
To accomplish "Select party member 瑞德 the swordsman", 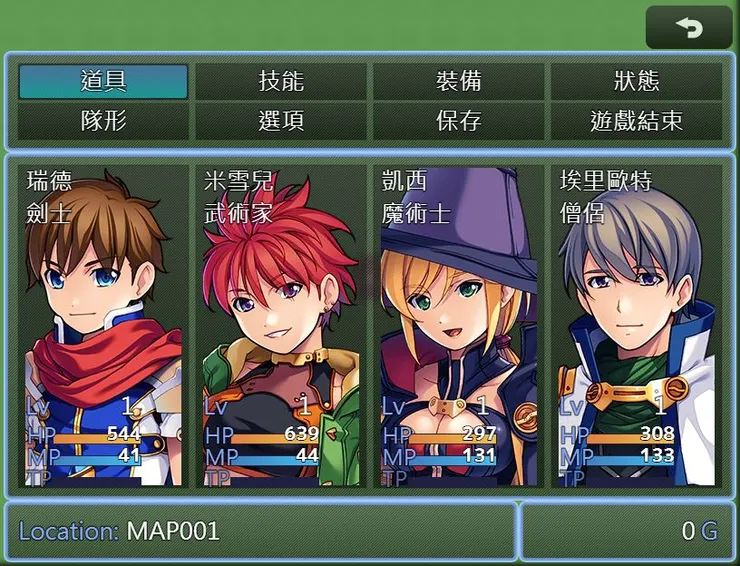I will tap(103, 325).
